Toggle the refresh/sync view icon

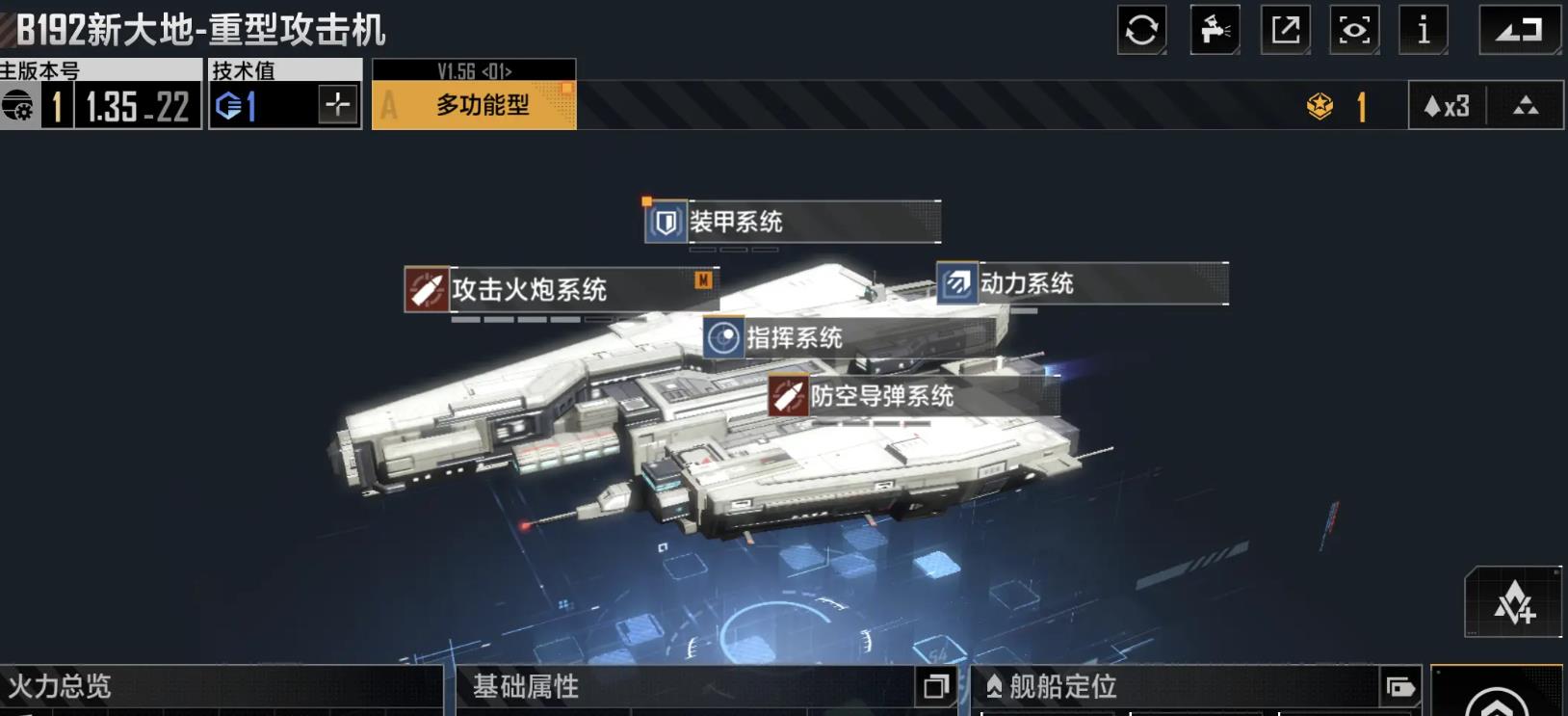pos(1144,28)
